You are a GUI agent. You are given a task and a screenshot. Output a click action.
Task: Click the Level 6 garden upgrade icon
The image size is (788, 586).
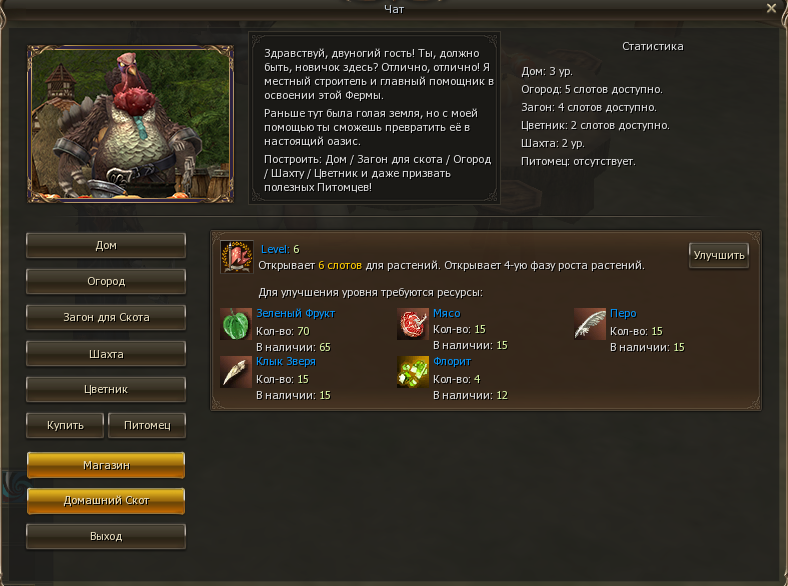(x=236, y=257)
